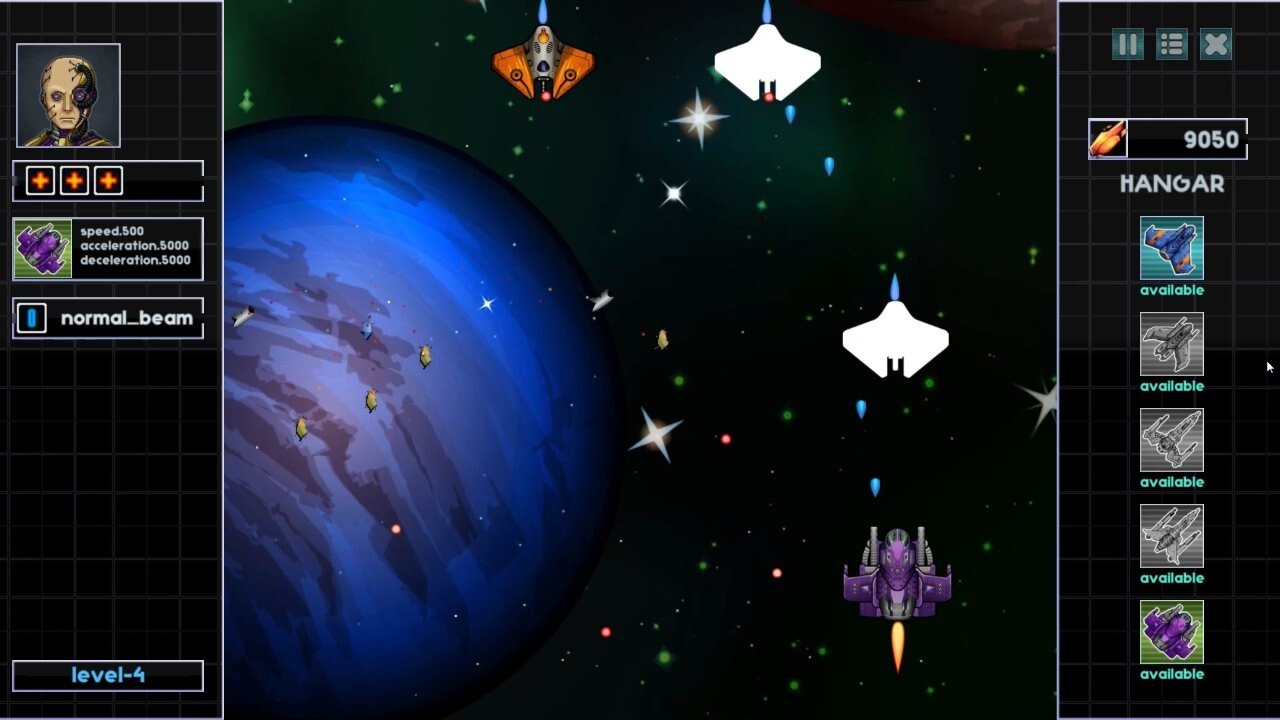The image size is (1280, 720).
Task: Click the first orange plus life icon
Action: click(38, 180)
